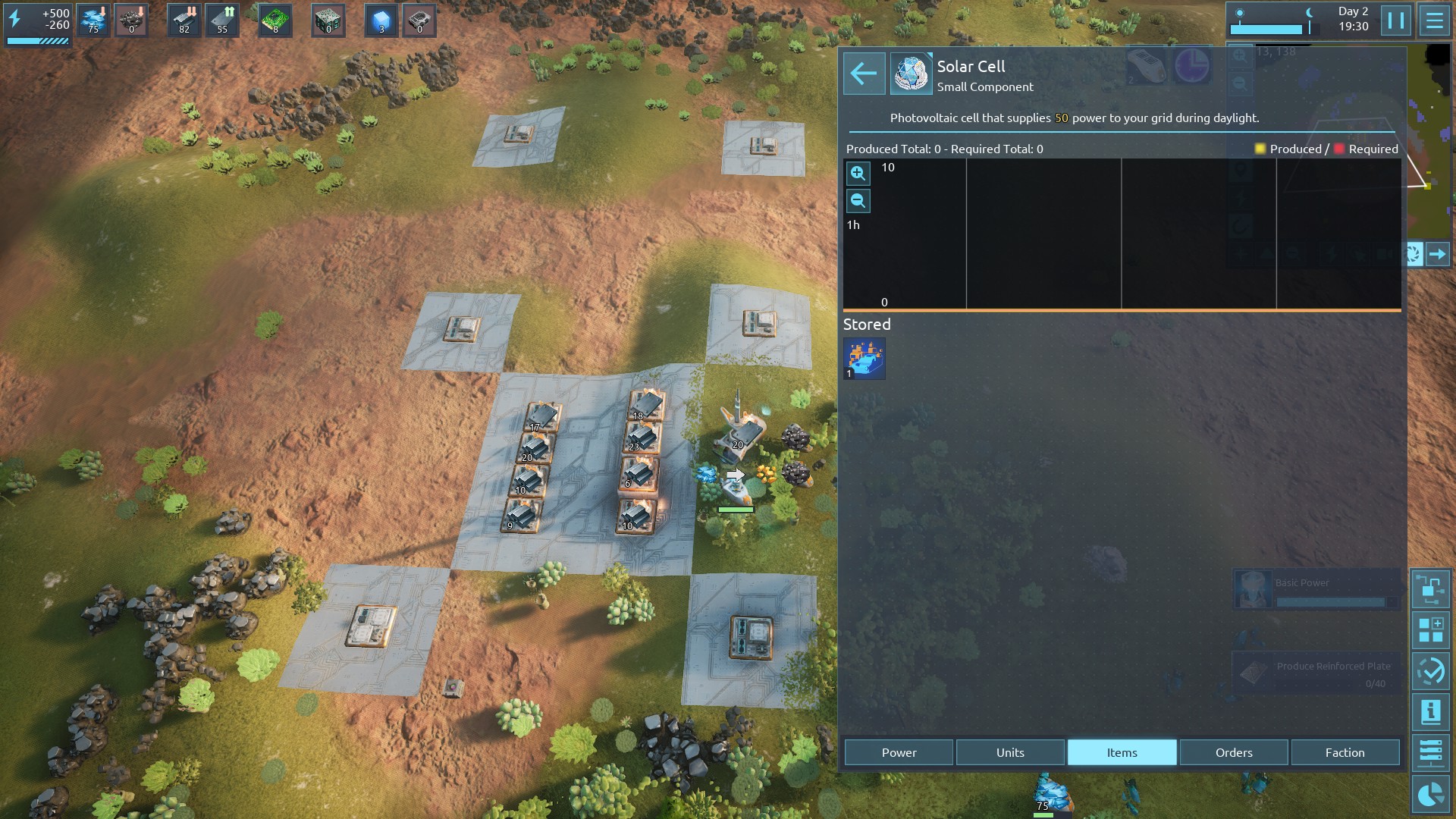Open the Units tab

click(x=1010, y=752)
